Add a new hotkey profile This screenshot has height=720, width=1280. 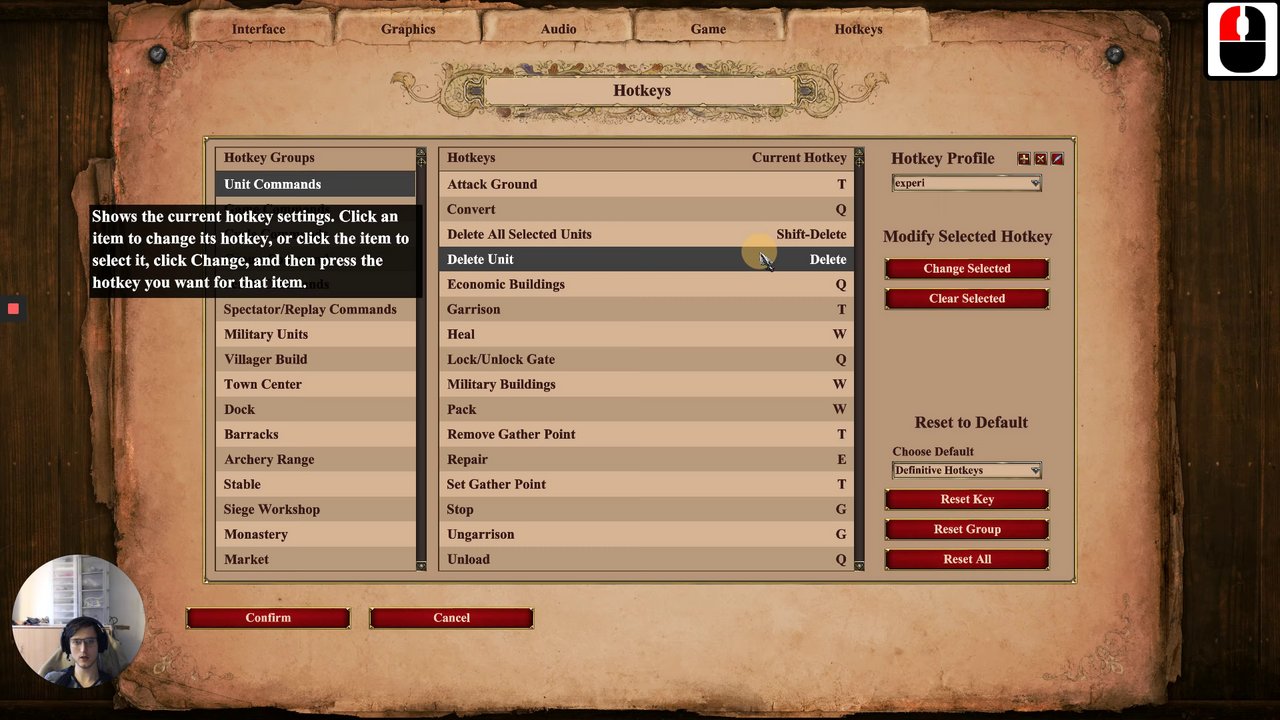click(1023, 159)
